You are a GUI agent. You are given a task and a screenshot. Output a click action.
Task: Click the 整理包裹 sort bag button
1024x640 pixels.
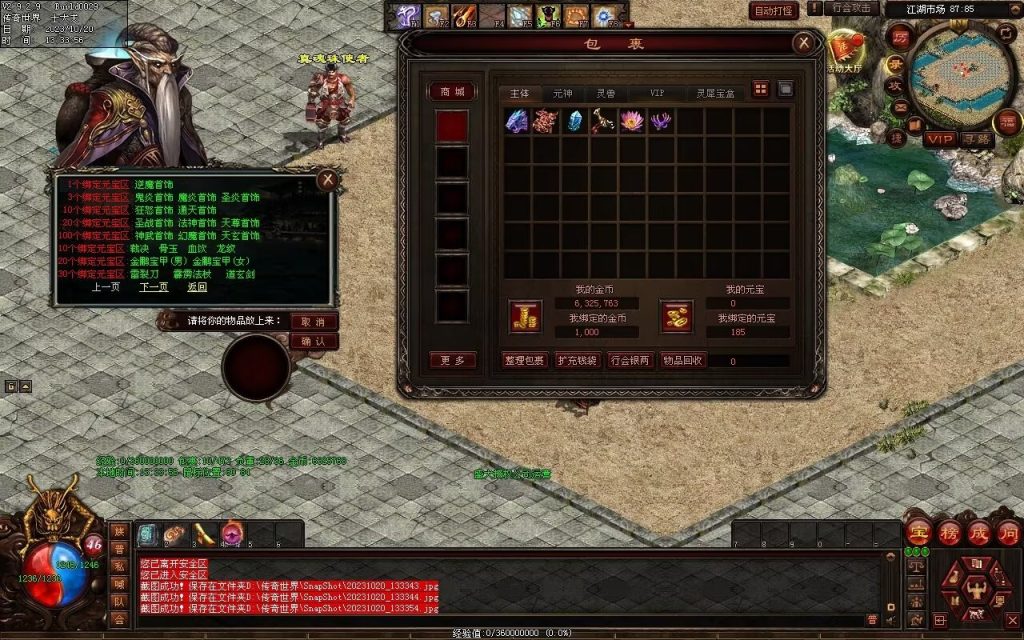[525, 360]
